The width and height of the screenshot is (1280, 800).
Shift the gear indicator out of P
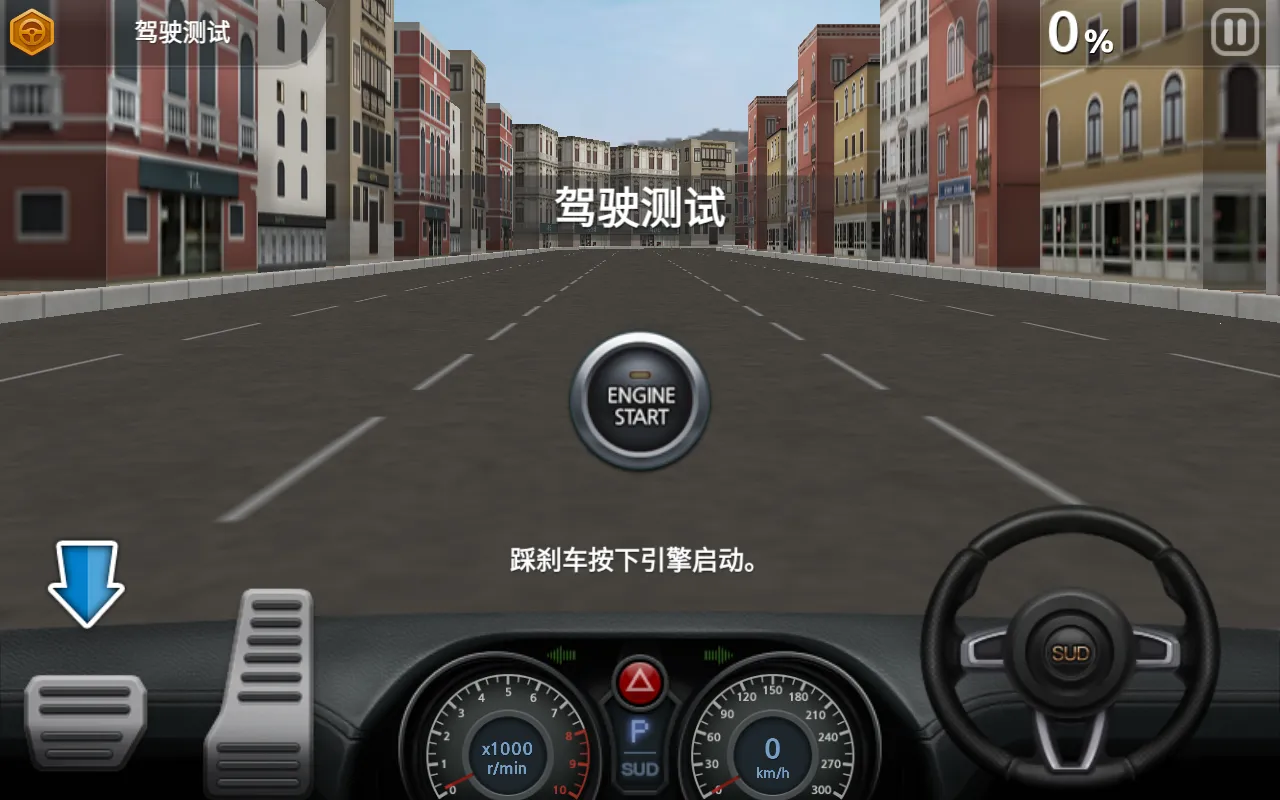click(x=638, y=732)
